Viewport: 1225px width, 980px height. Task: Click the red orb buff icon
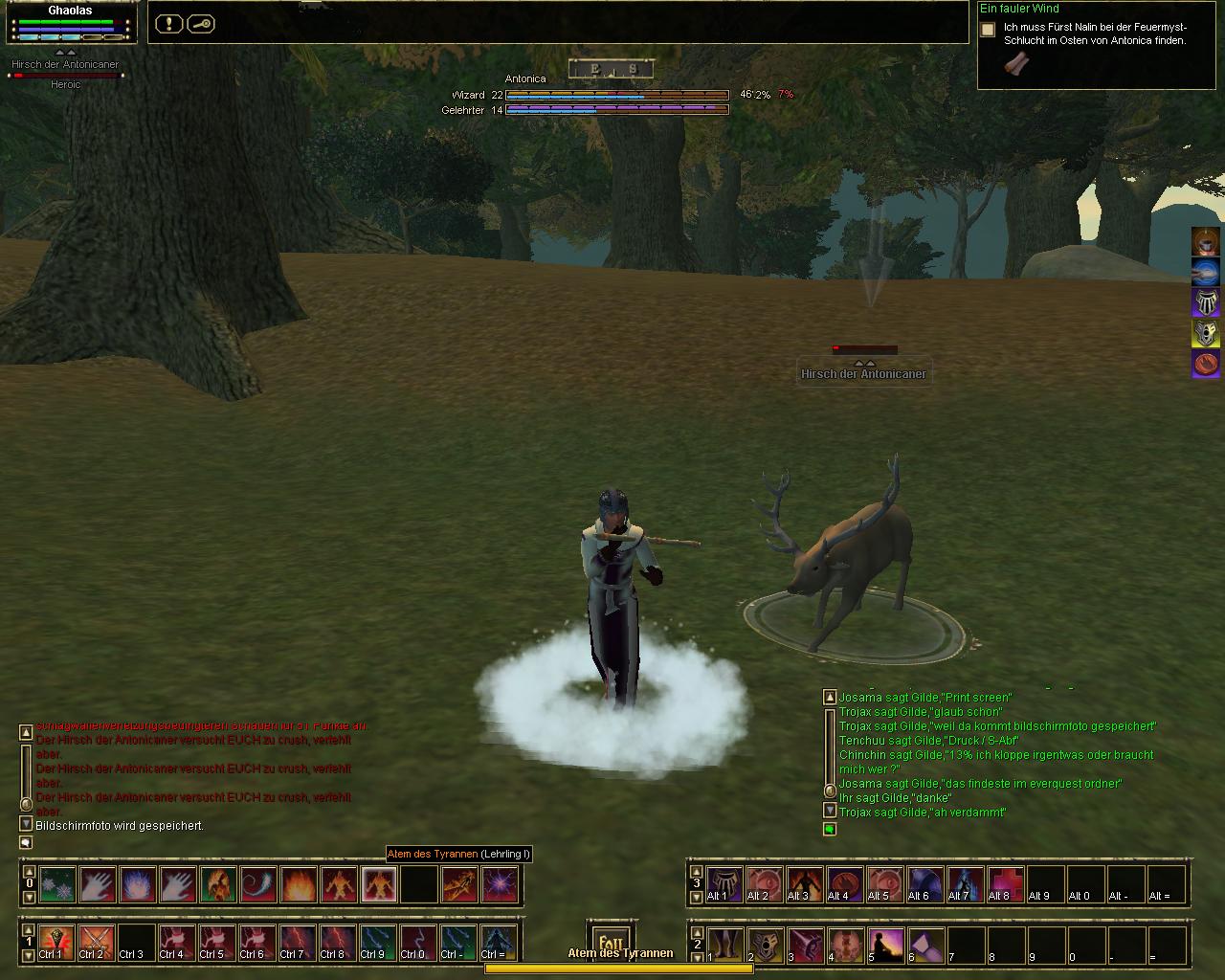coord(1205,364)
